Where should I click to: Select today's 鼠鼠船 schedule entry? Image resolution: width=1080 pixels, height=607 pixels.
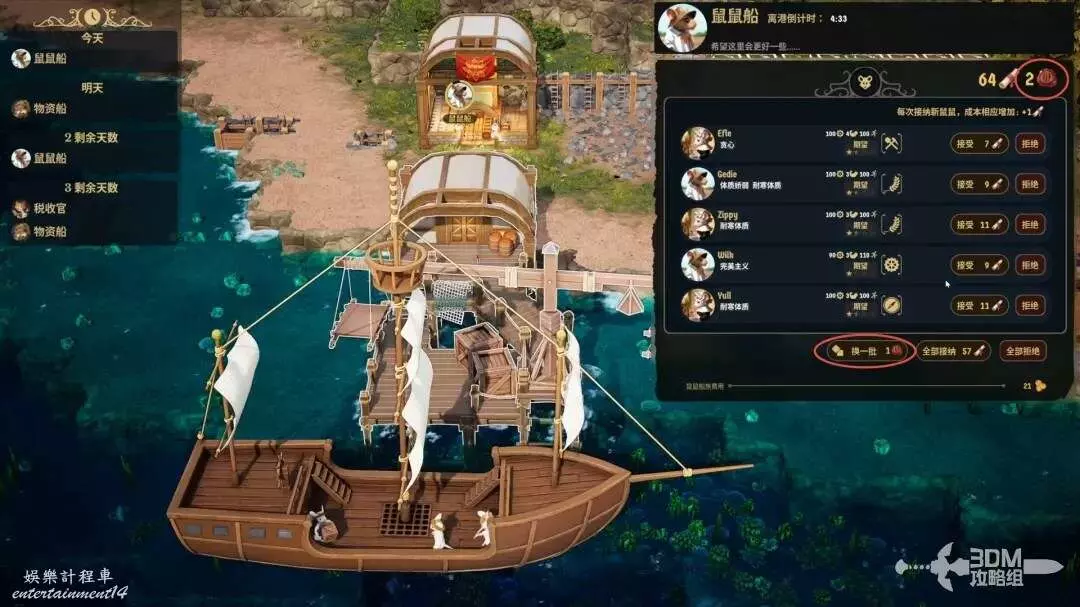pyautogui.click(x=52, y=59)
